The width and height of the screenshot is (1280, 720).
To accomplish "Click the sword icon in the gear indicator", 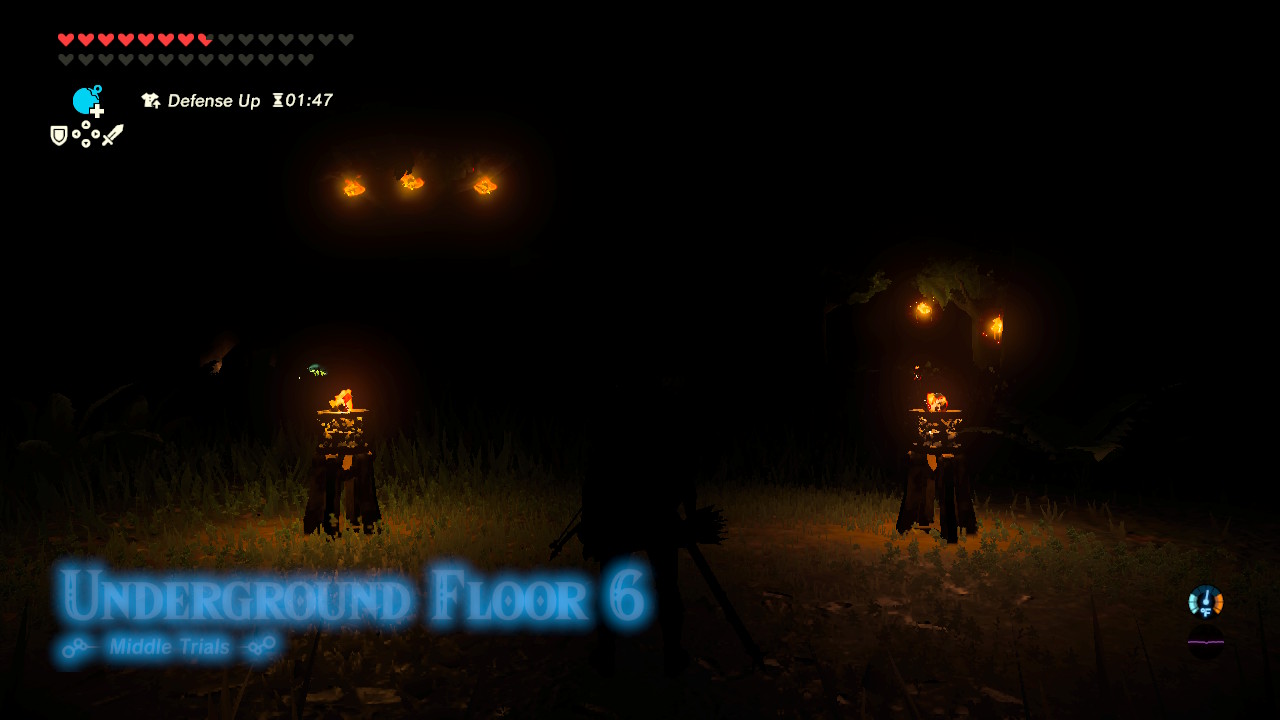I will pos(113,133).
